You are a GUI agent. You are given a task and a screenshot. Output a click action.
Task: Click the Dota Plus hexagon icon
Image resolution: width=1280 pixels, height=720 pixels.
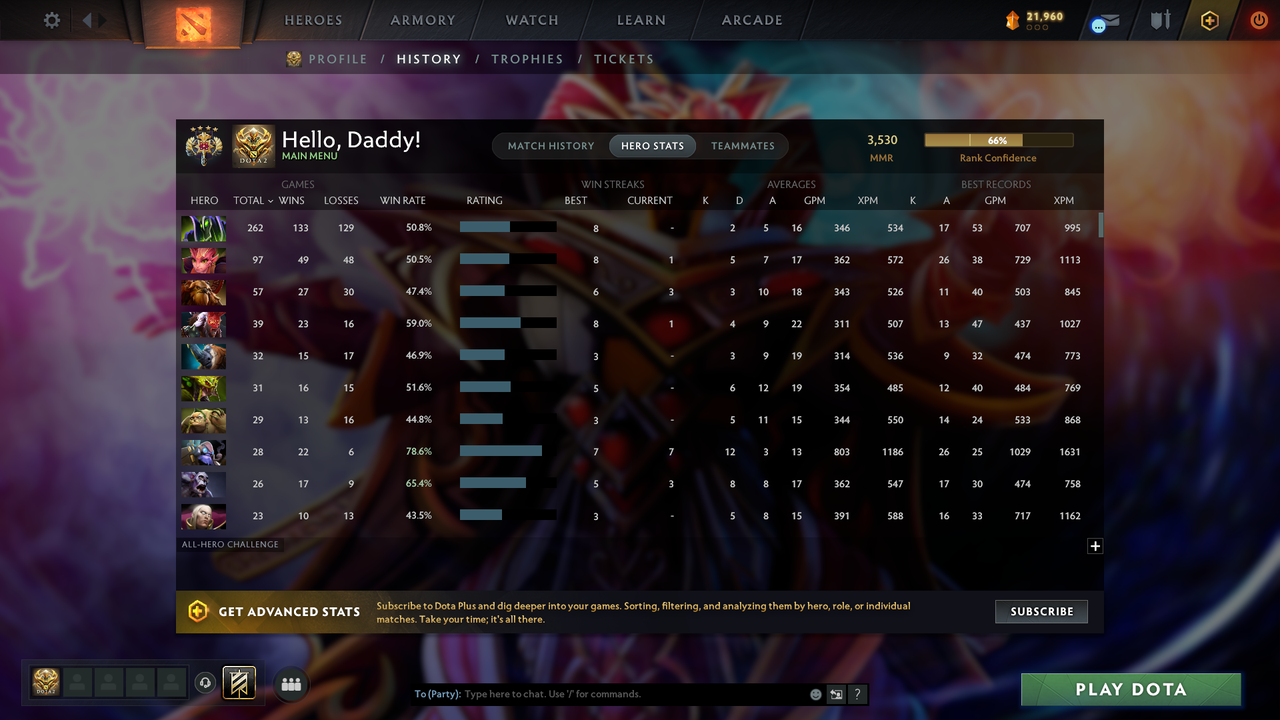[1209, 19]
